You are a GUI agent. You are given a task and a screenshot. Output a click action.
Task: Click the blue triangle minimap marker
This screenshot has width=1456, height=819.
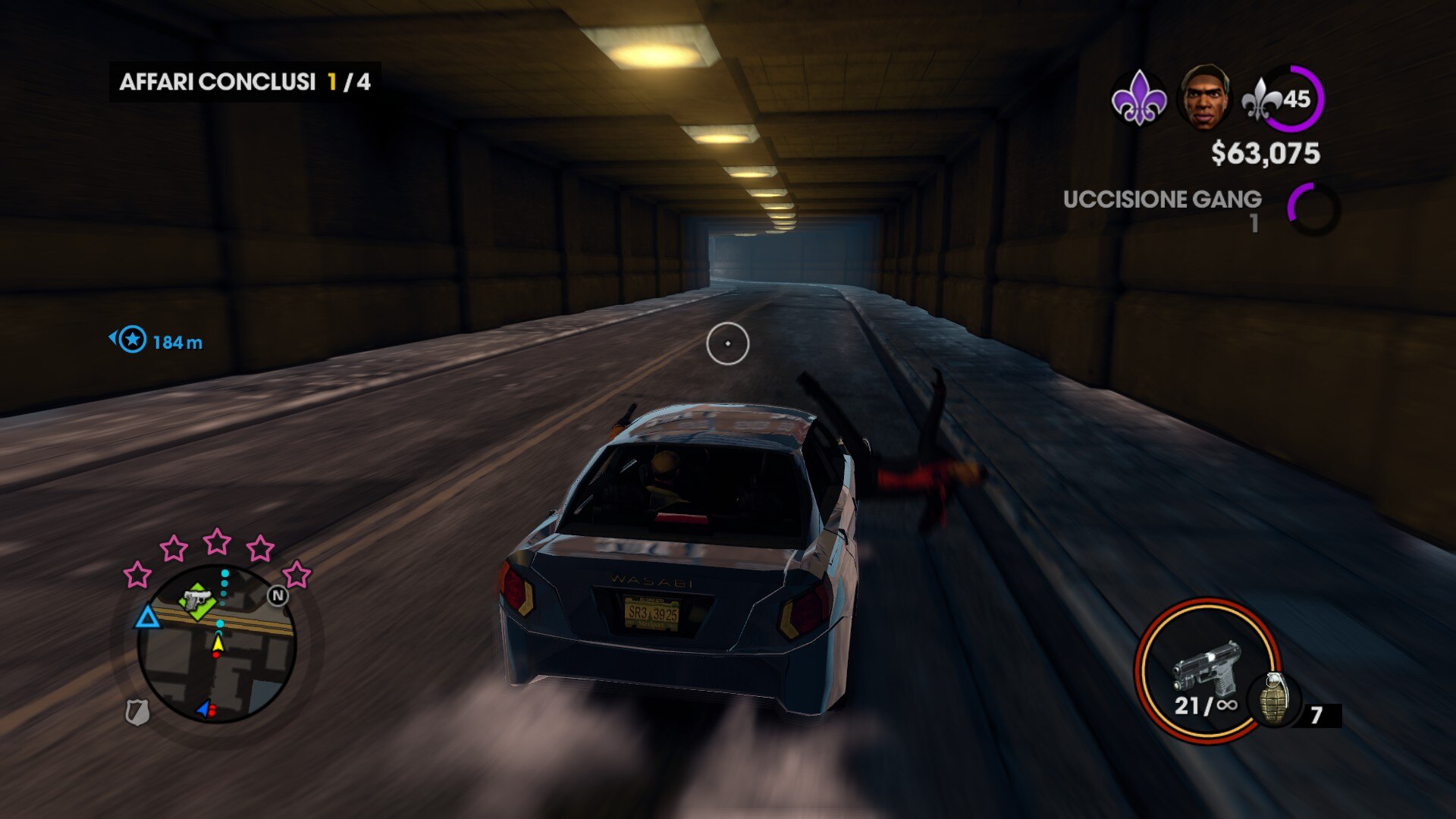click(x=147, y=617)
